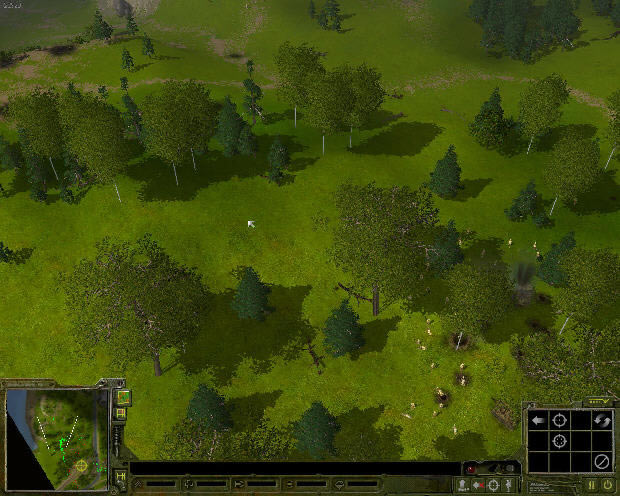Open the power/quit menu button
Image resolution: width=620 pixels, height=496 pixels.
point(606,484)
